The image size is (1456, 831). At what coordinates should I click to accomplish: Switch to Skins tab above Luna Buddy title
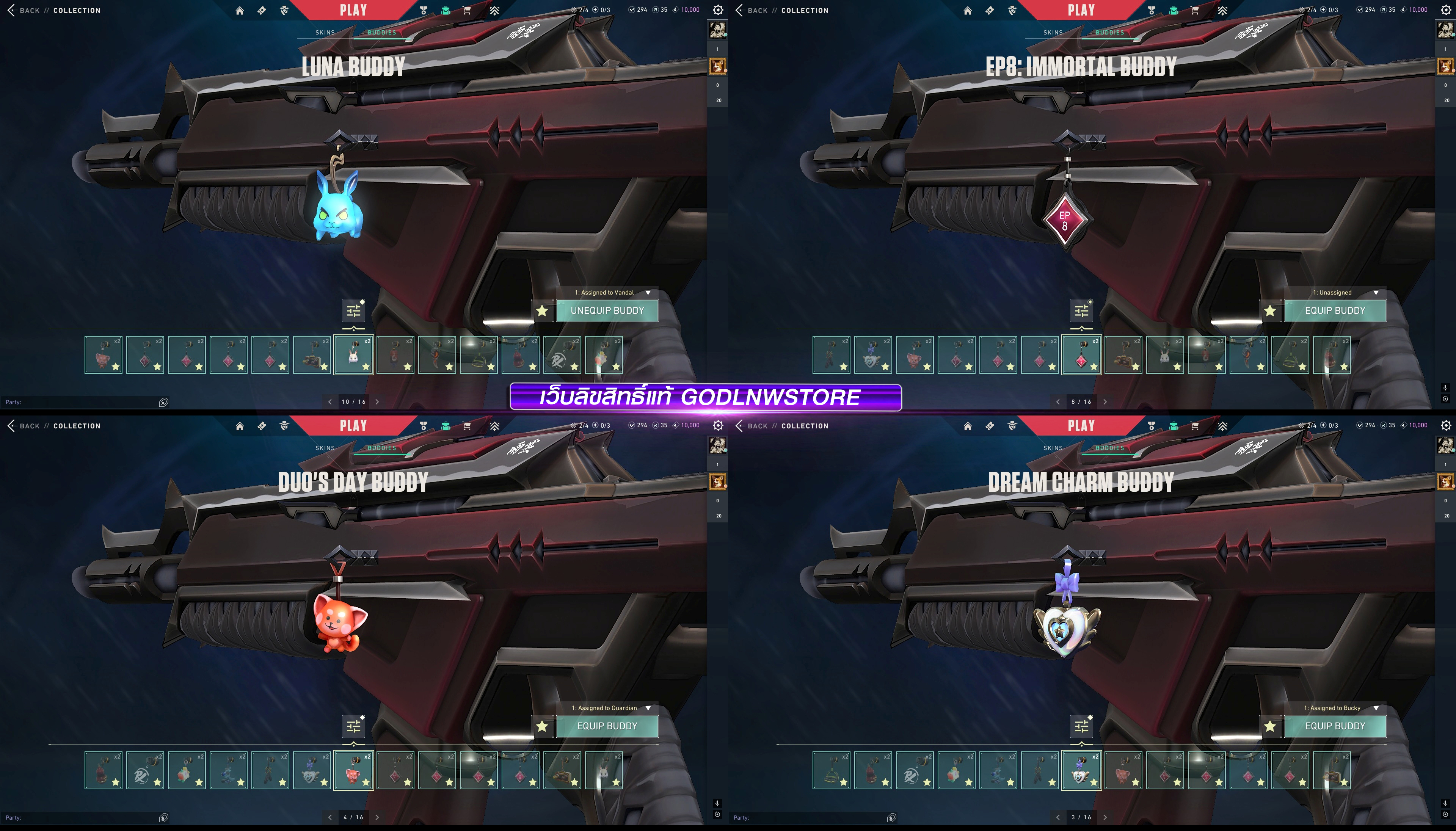325,33
